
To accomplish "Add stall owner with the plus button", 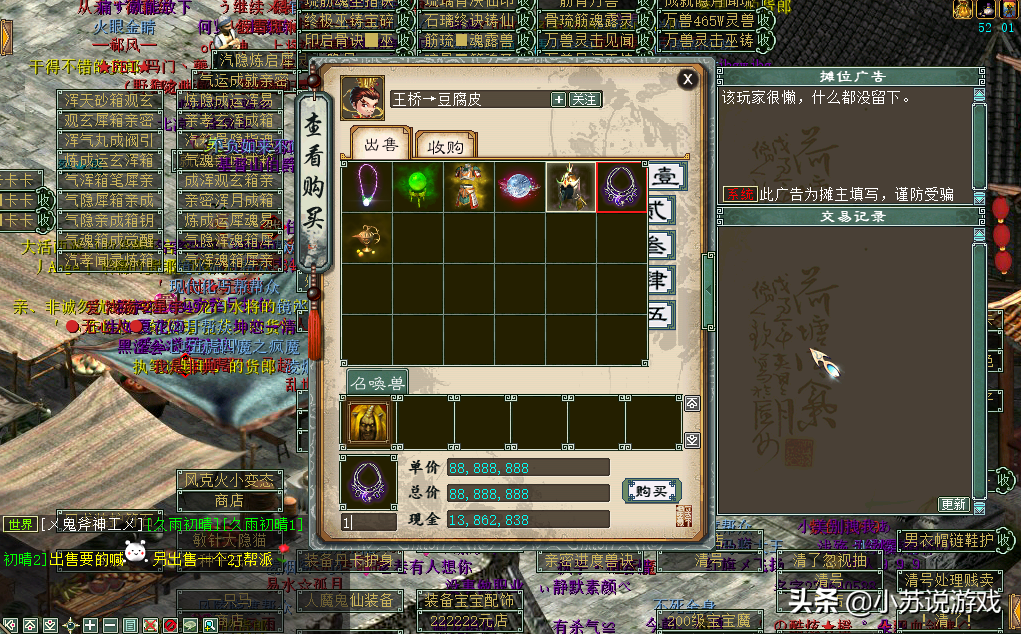I will [558, 99].
